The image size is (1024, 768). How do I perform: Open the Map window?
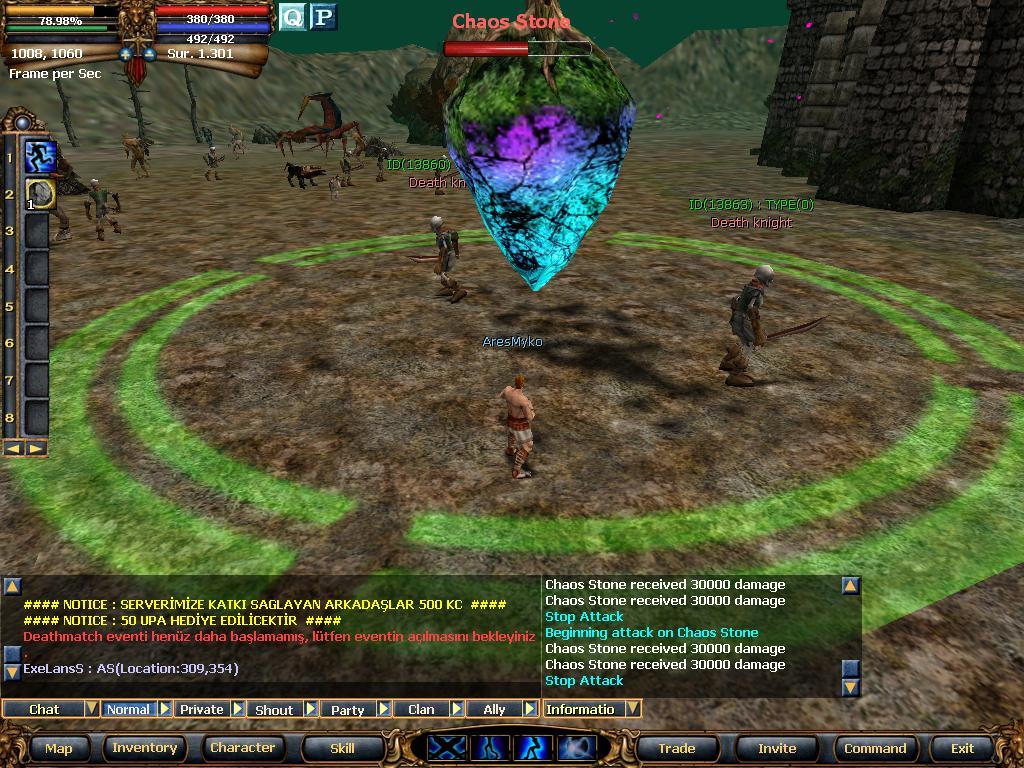(x=58, y=748)
